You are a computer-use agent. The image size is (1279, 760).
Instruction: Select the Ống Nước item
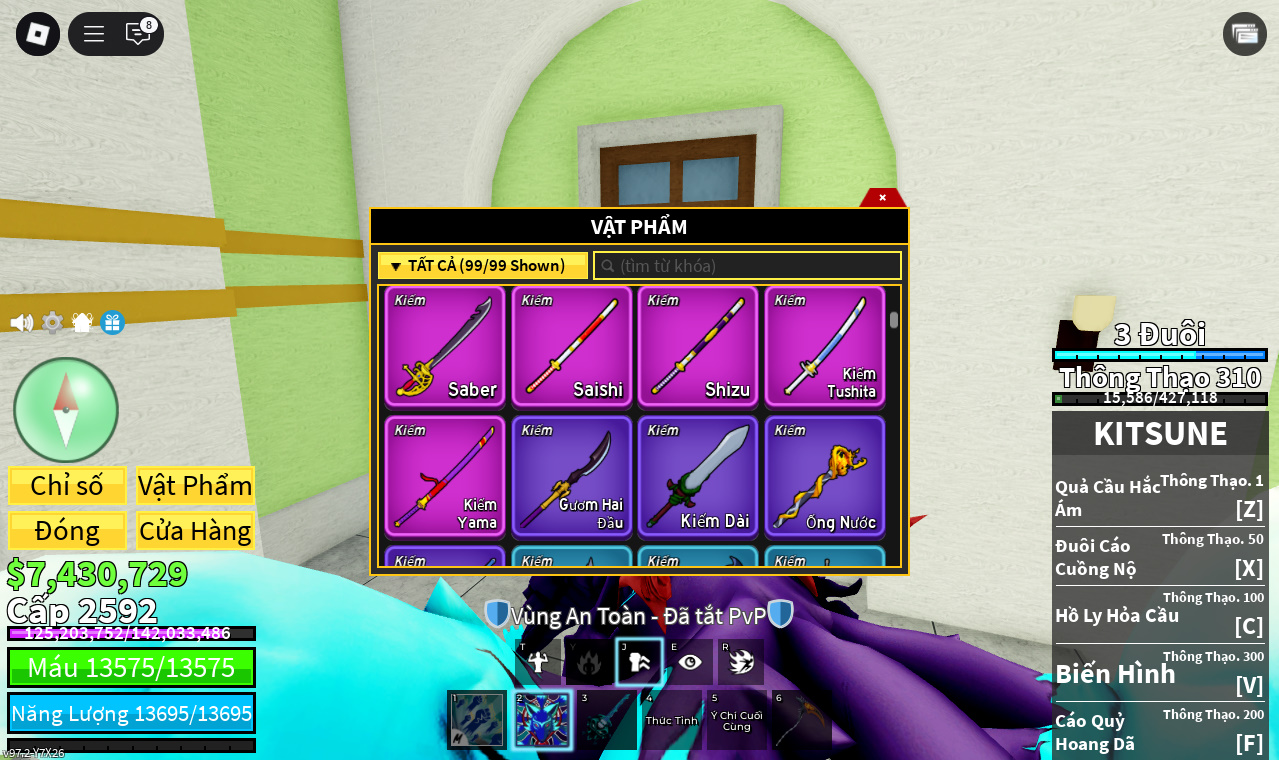(x=825, y=476)
